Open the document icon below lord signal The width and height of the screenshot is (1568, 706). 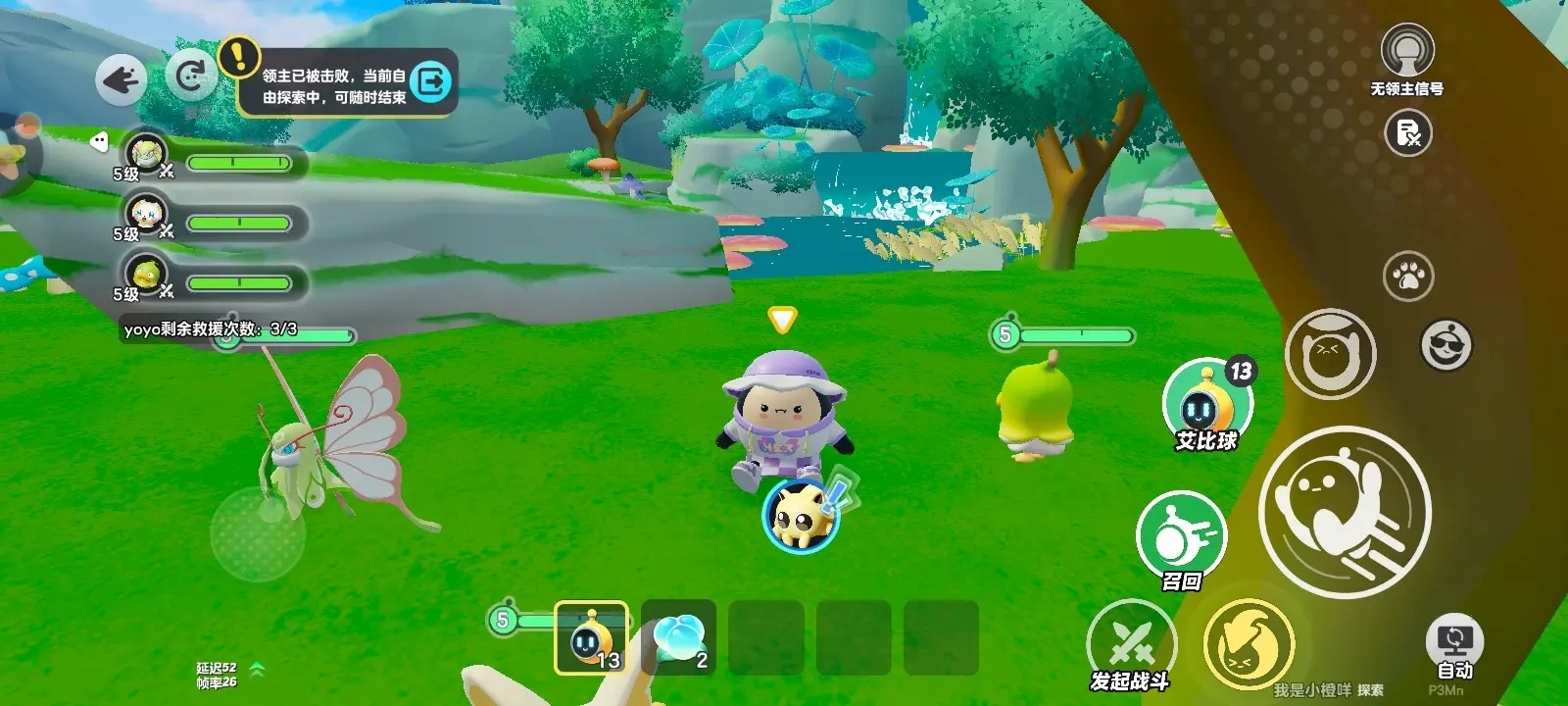point(1407,132)
